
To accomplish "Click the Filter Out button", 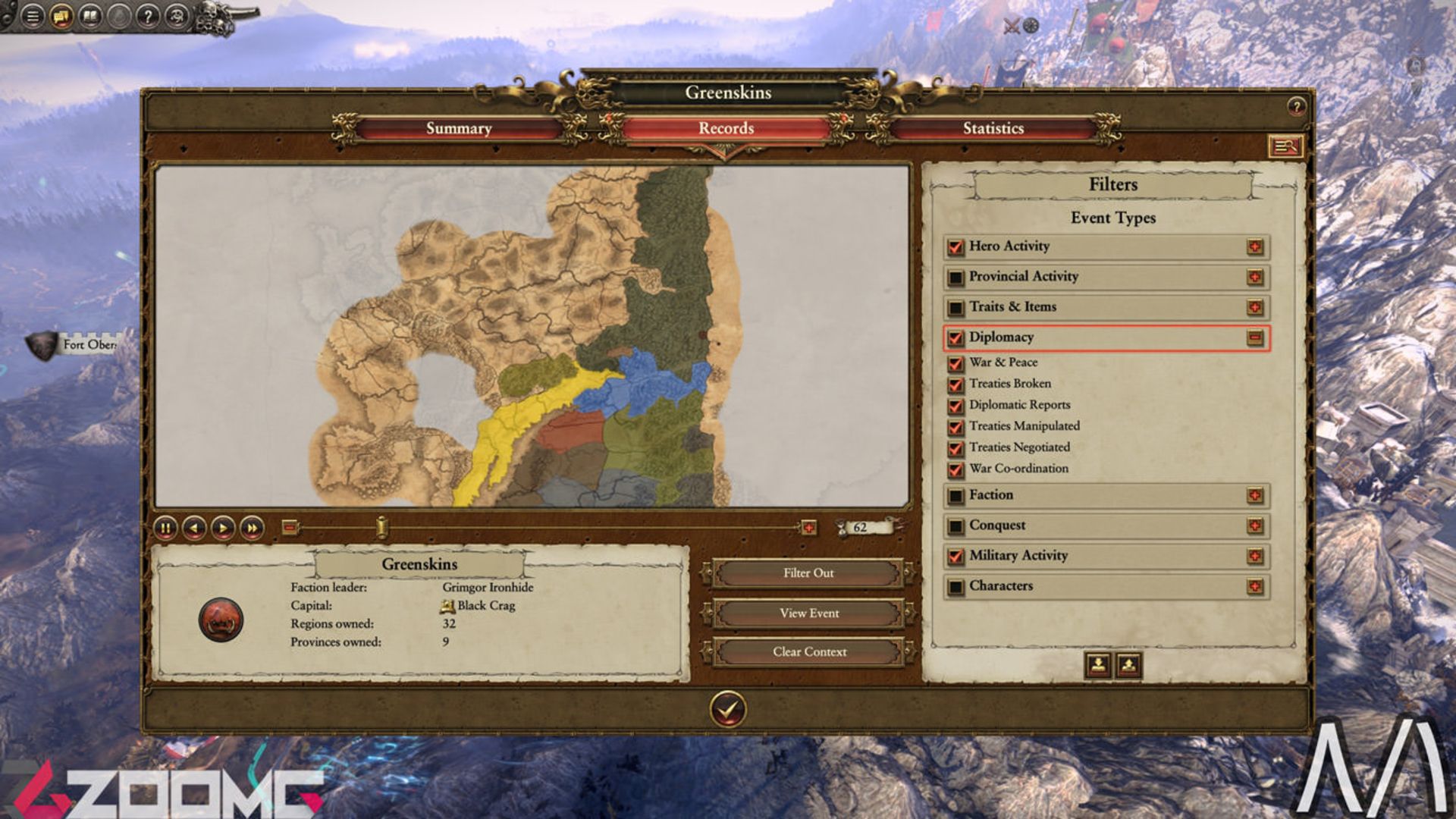I will point(808,573).
